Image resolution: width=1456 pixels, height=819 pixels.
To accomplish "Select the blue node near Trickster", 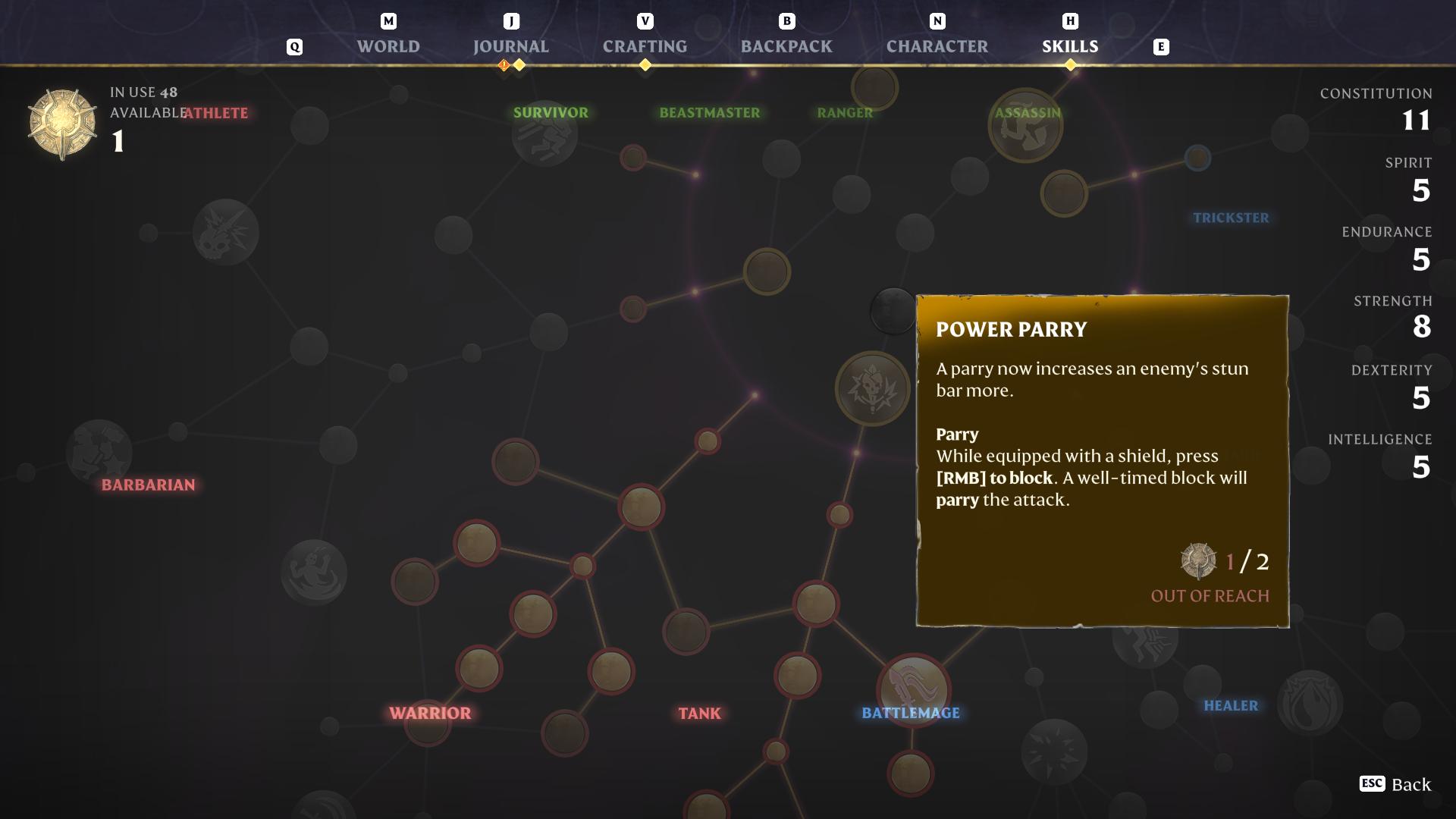I will (1199, 158).
